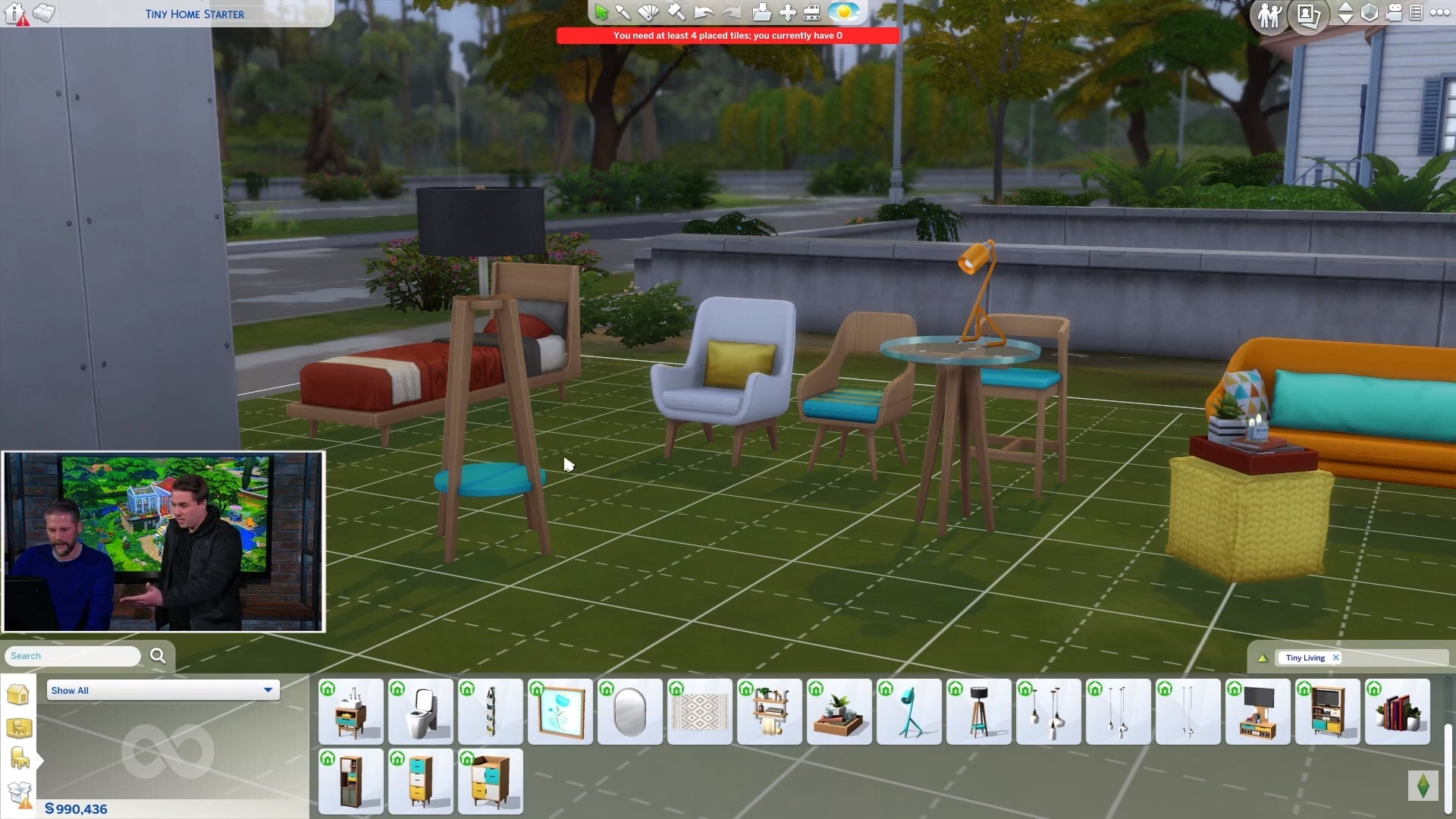Select the eyedropper tool
Screen dimensions: 1456x819
[x=623, y=12]
